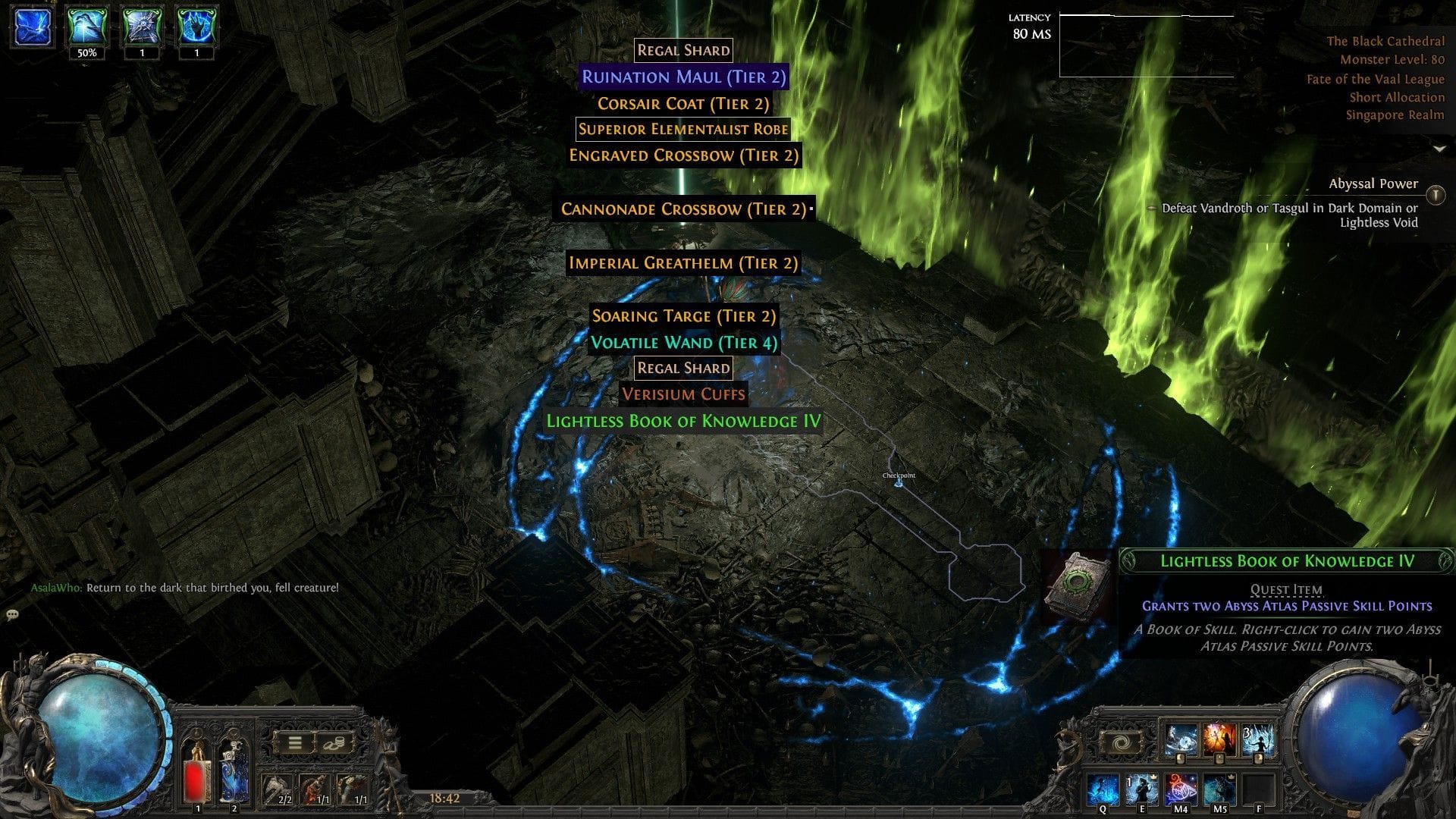Activate the skill bound to Q
Screen dimensions: 1456x819
pyautogui.click(x=1102, y=789)
